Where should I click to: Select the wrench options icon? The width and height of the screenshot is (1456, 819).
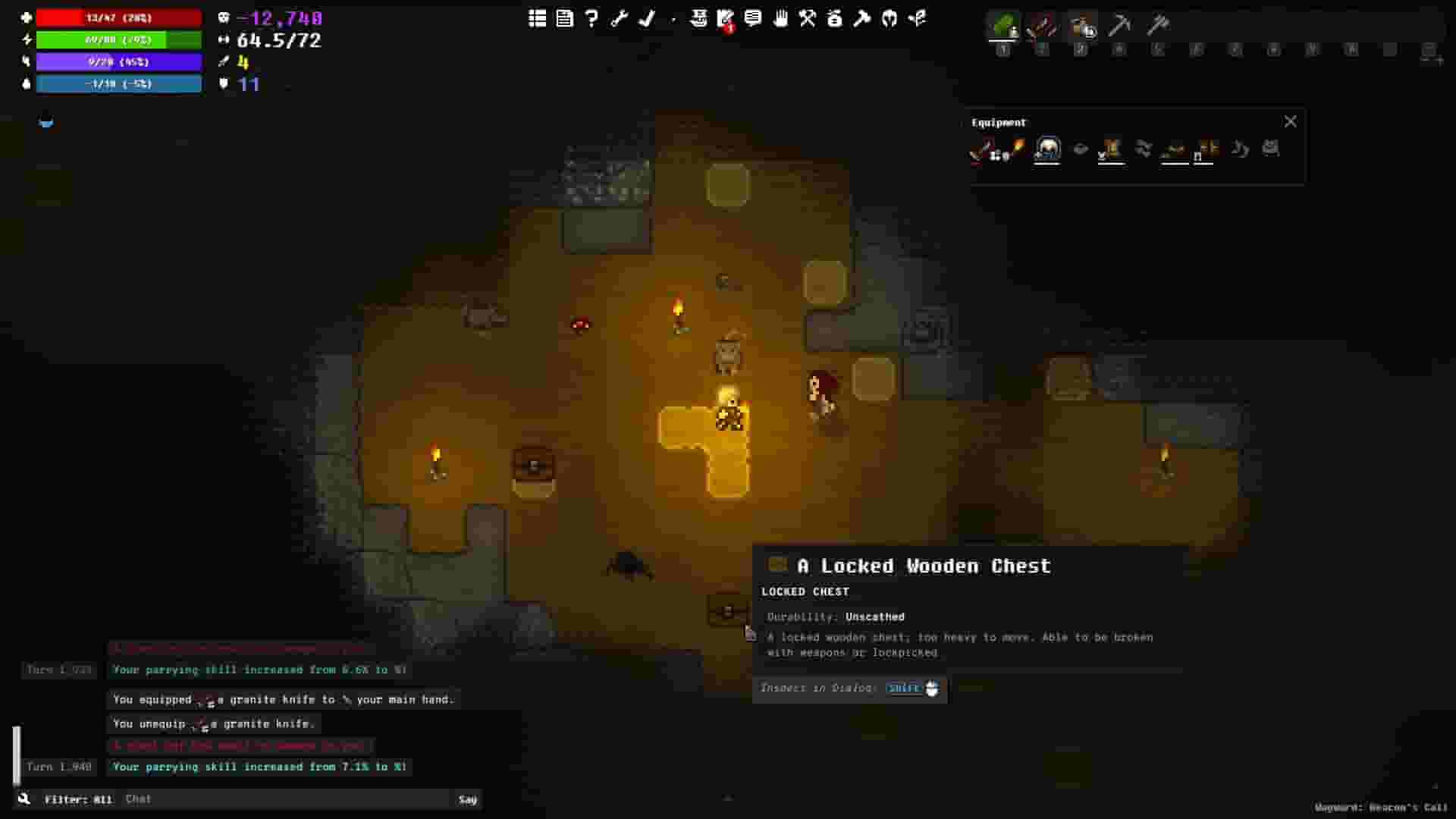click(620, 19)
